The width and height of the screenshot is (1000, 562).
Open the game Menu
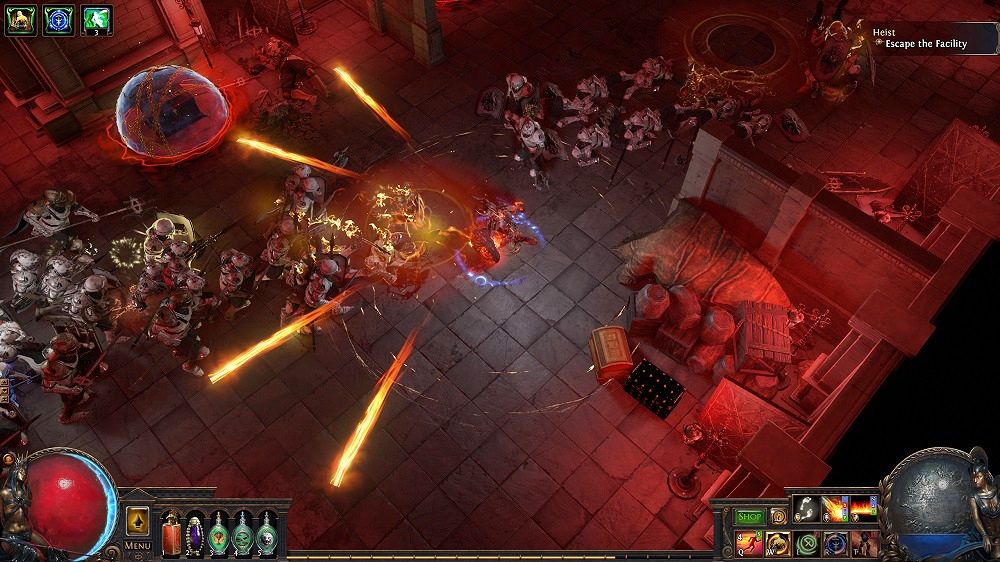(137, 546)
